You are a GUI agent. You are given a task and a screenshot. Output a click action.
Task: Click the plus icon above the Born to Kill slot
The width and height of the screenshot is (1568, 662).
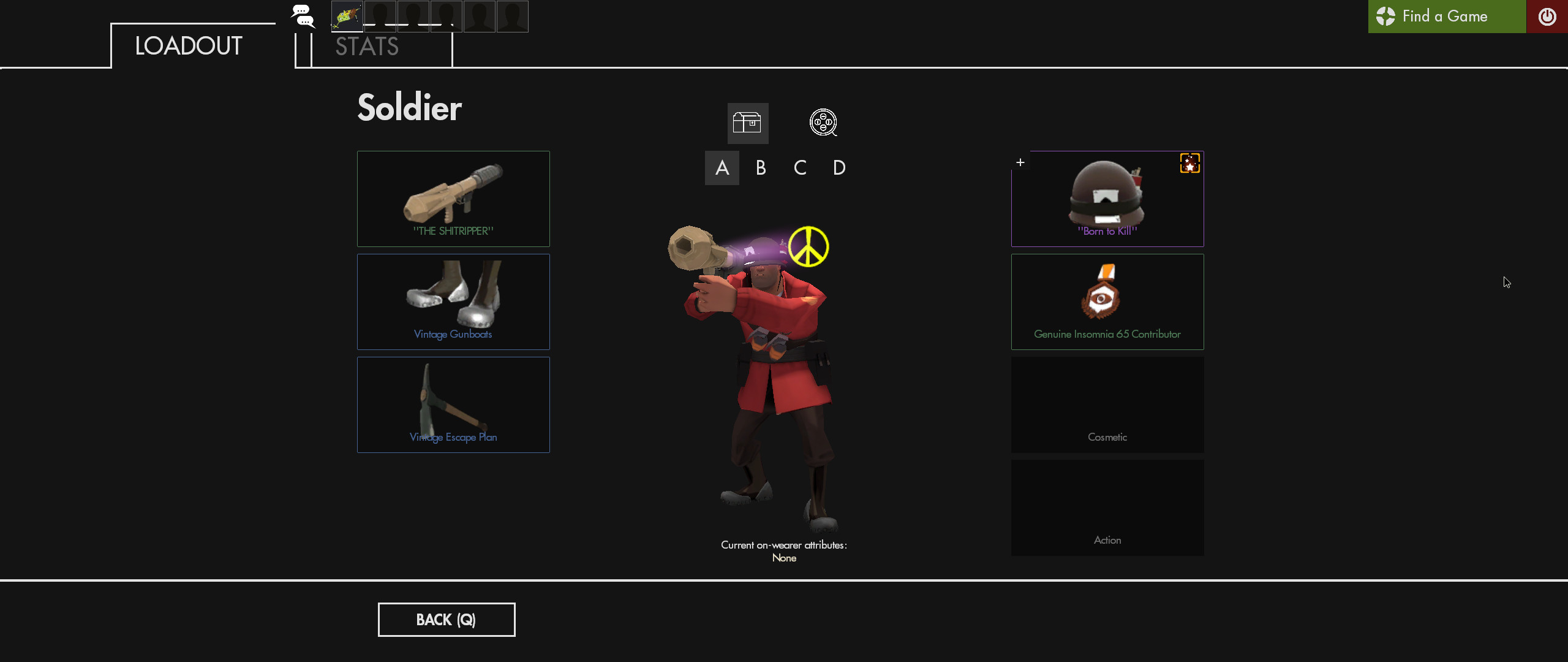click(1021, 162)
